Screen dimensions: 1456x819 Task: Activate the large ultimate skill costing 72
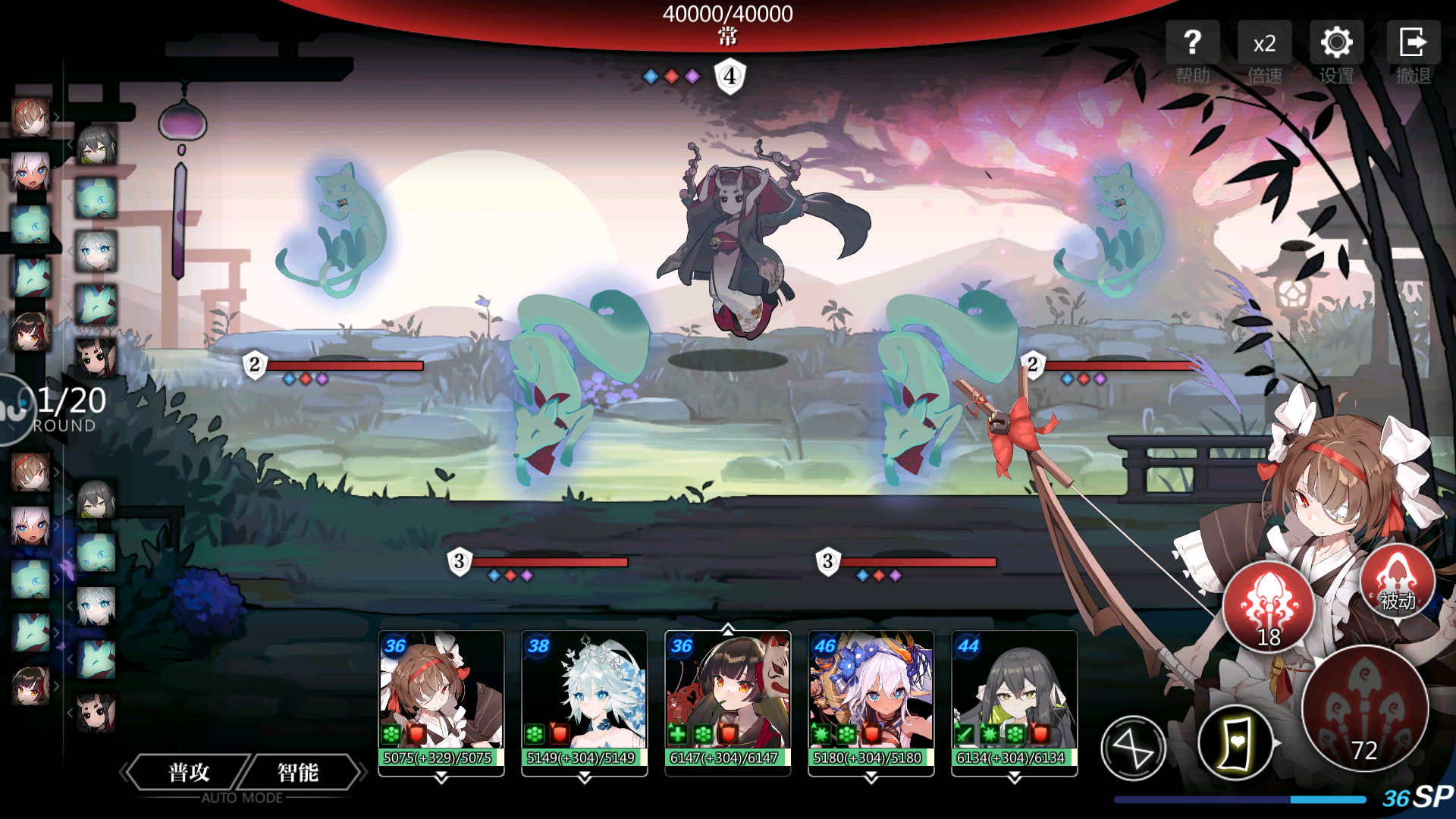pos(1364,708)
